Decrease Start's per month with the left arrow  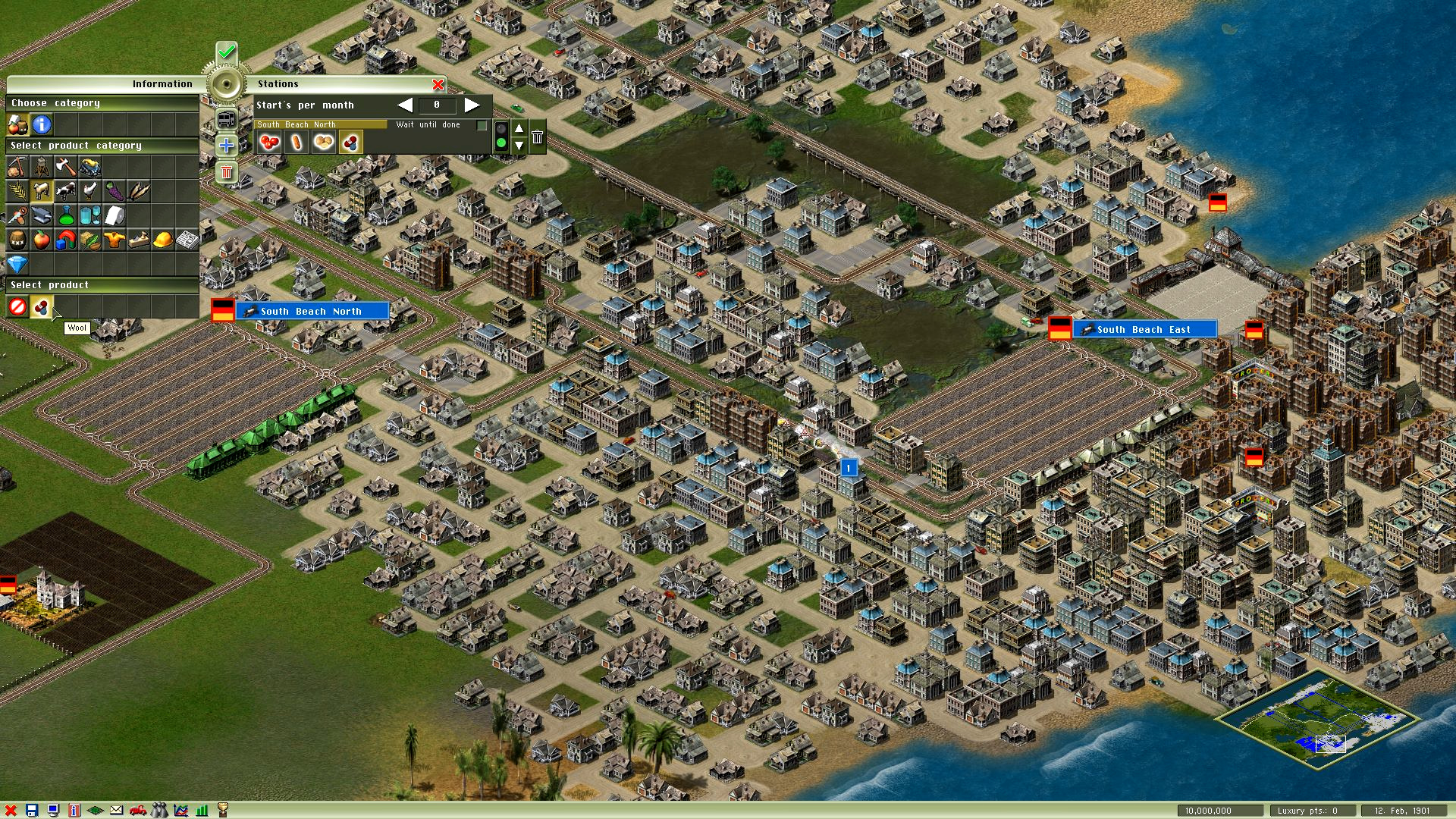pyautogui.click(x=404, y=105)
